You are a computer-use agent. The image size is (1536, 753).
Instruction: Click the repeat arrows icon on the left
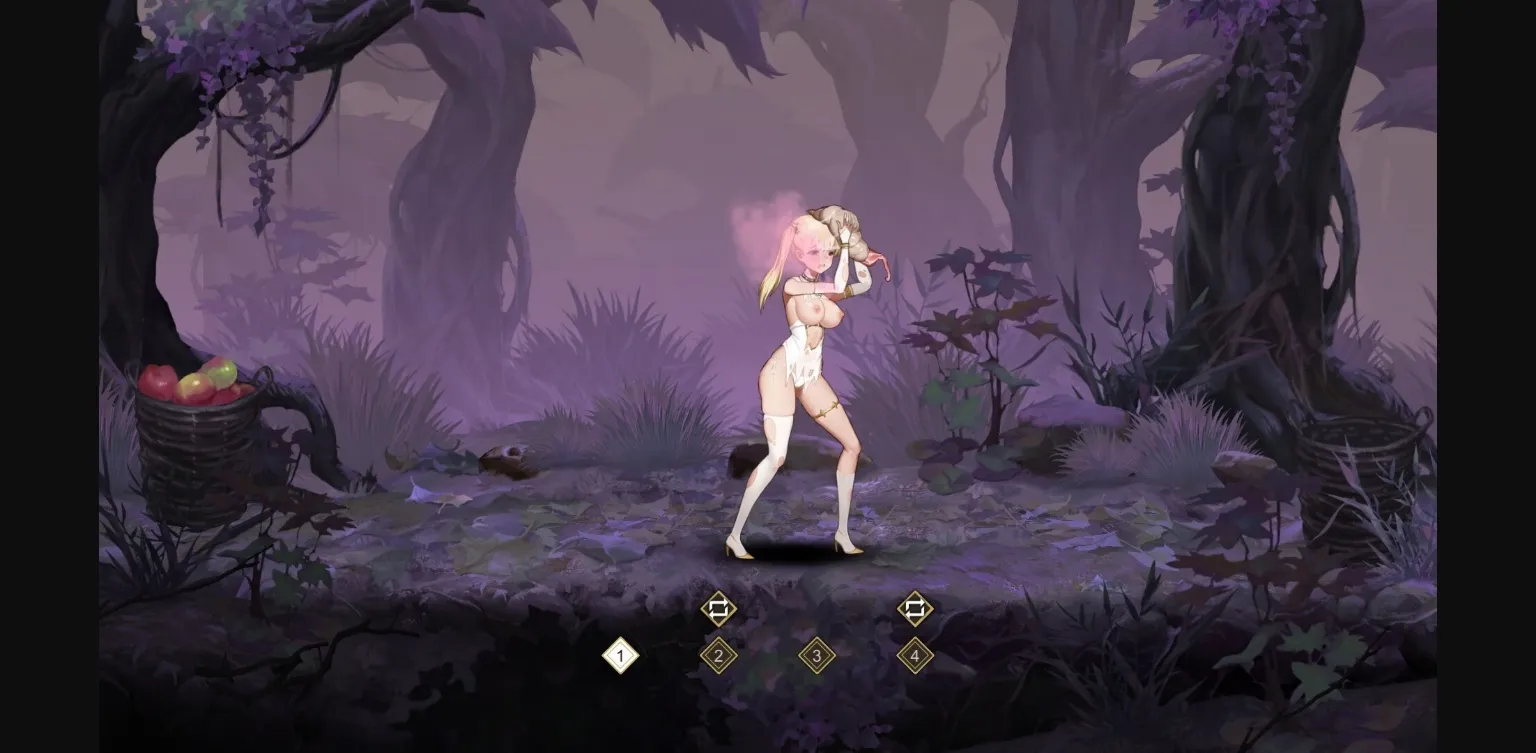click(718, 610)
